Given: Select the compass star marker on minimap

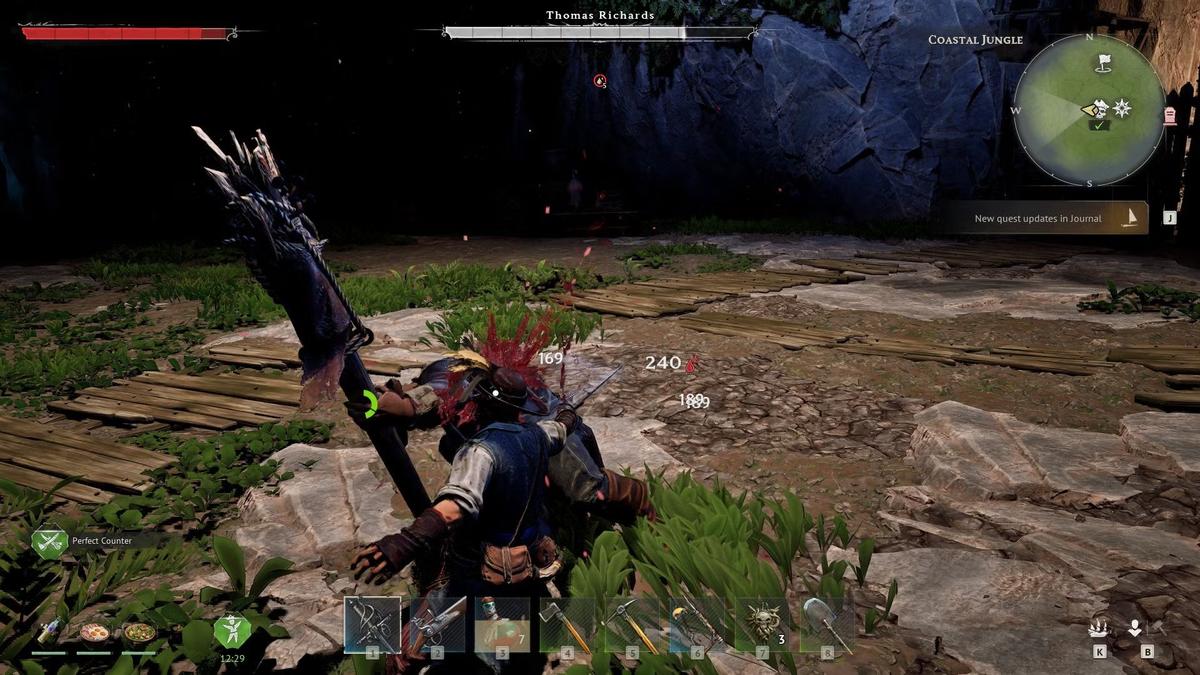Looking at the screenshot, I should click(1122, 108).
